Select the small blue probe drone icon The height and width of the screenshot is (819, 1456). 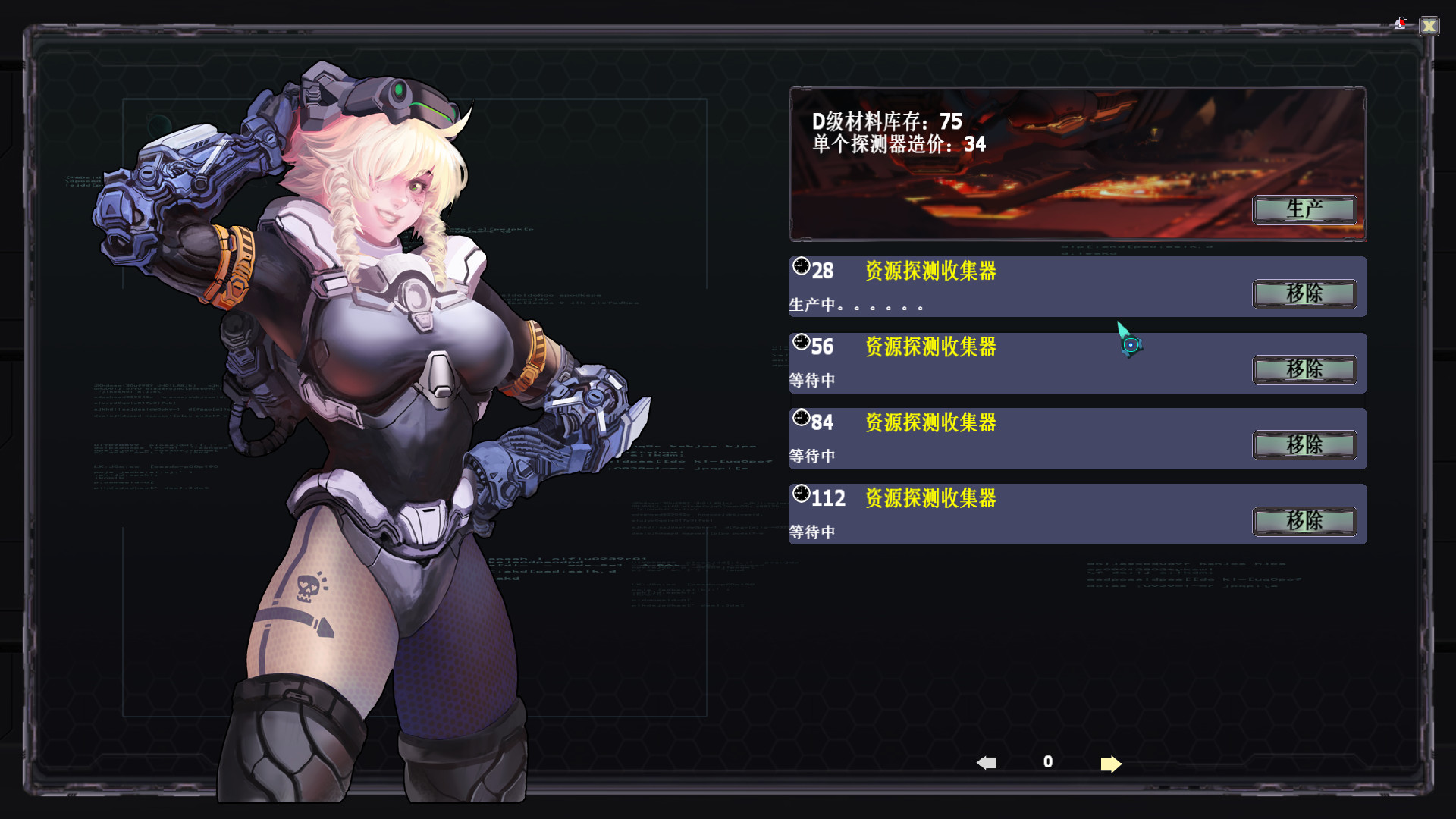click(1131, 343)
